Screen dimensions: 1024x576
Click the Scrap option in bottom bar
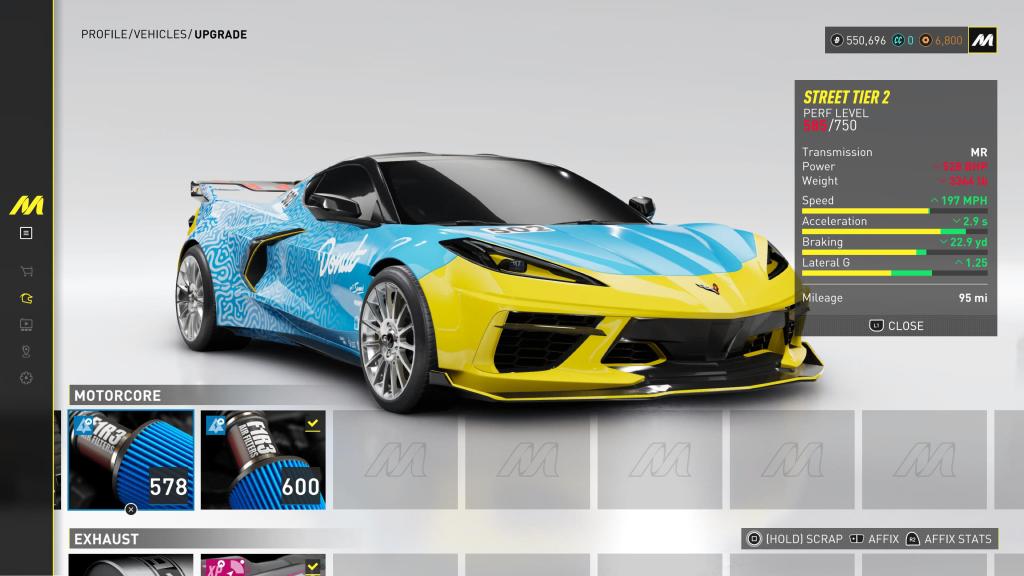796,539
